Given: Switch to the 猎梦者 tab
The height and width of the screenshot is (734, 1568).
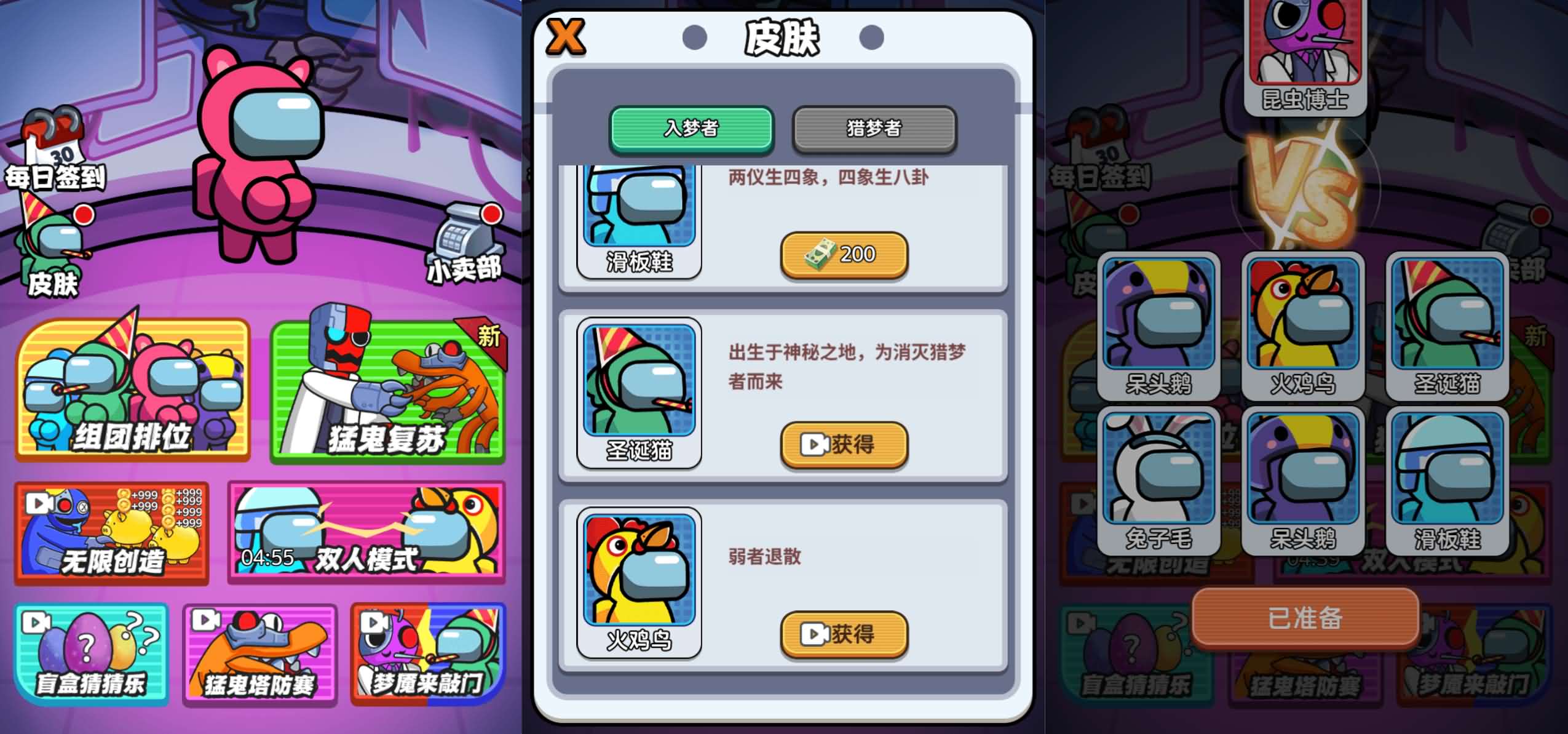Looking at the screenshot, I should pos(874,129).
